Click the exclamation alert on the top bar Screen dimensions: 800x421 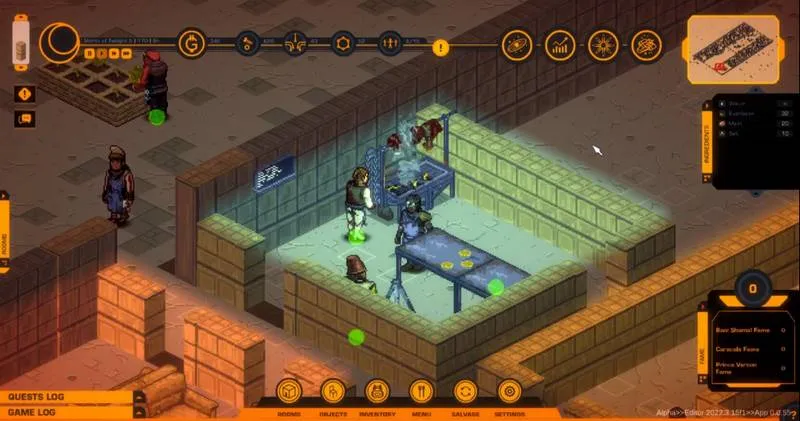pos(441,45)
